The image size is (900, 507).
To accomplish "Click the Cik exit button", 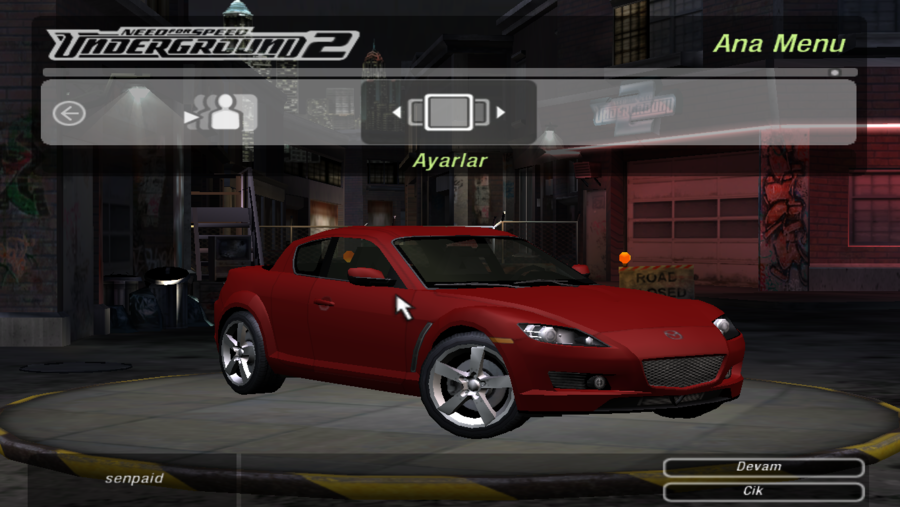I will coord(762,492).
